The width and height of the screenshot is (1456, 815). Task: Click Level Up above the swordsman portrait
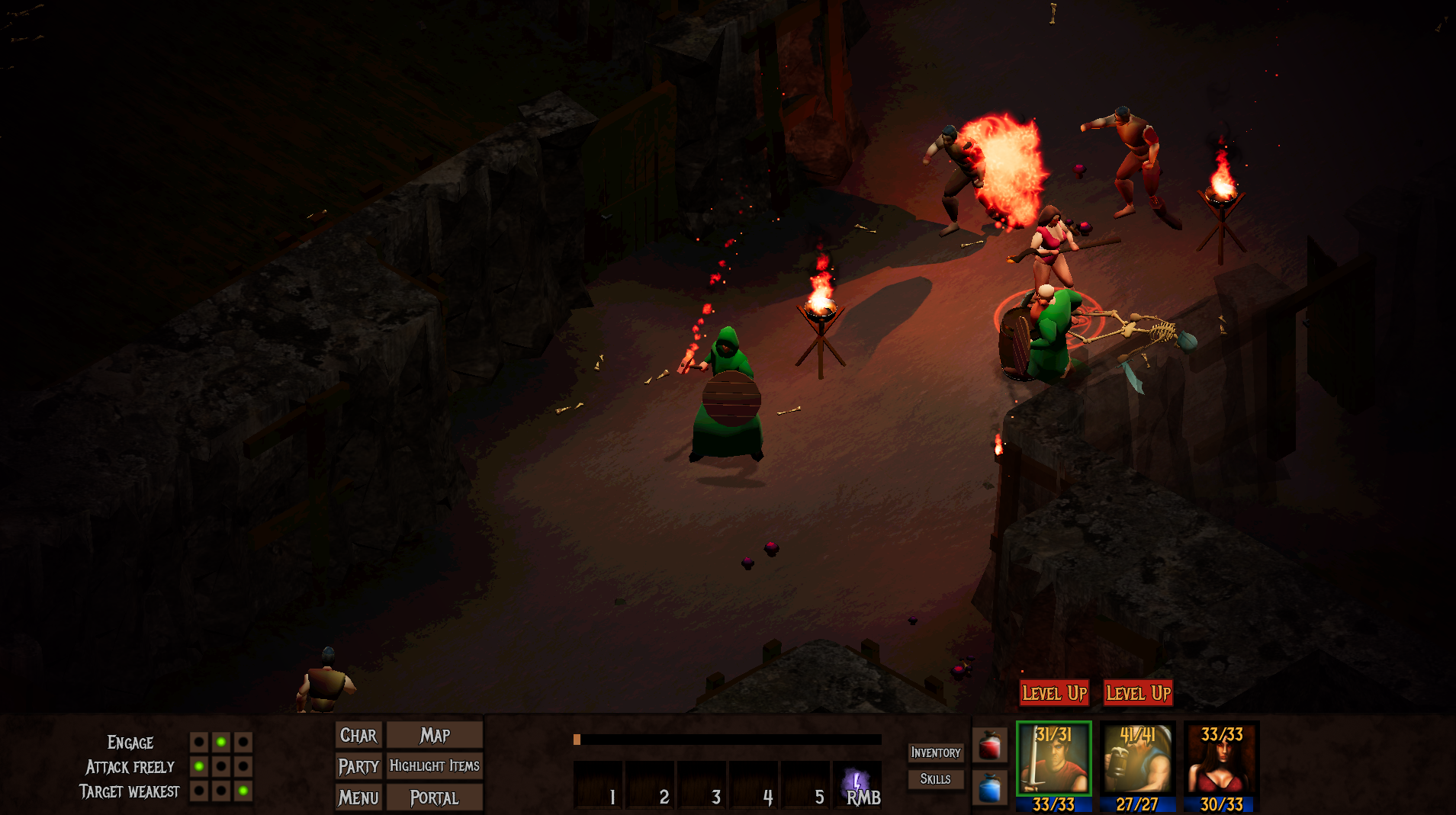(1054, 693)
